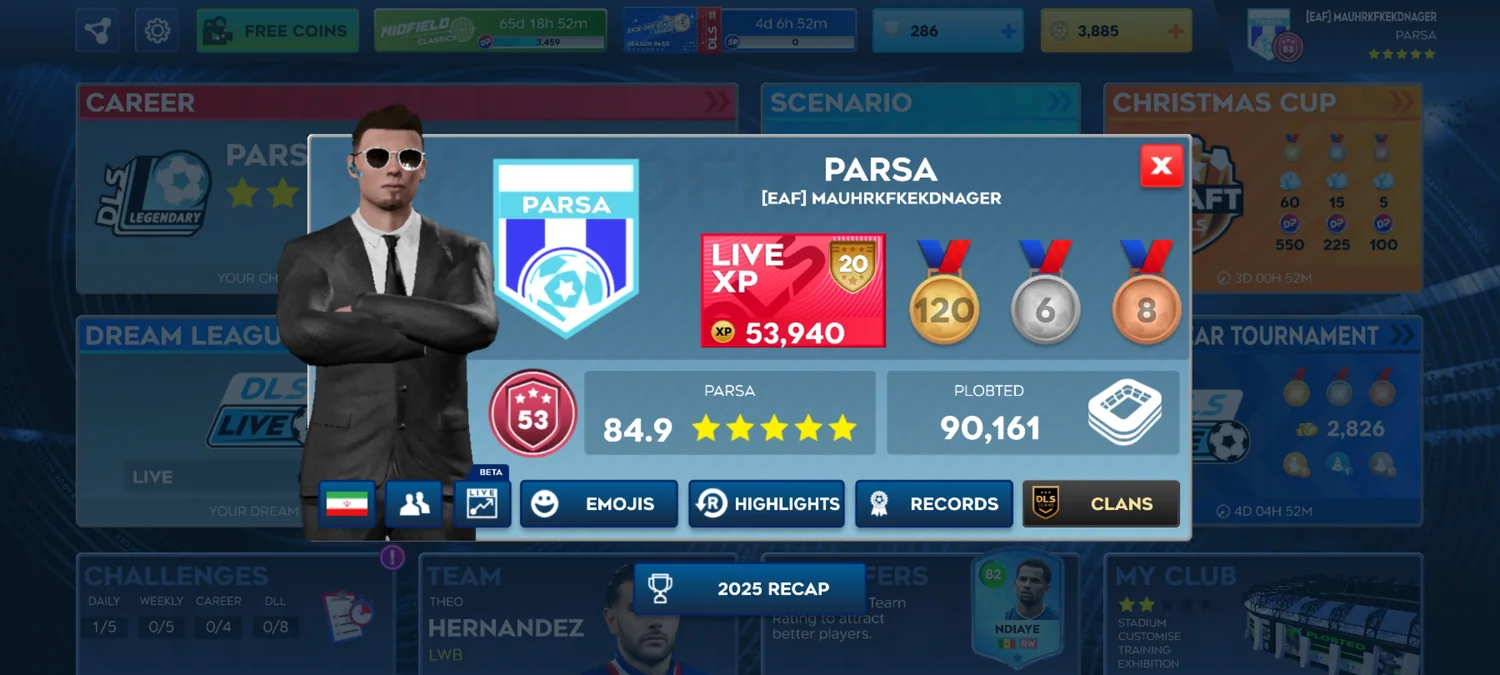Viewport: 1500px width, 675px height.
Task: Open the Clans section
Action: click(x=1100, y=504)
